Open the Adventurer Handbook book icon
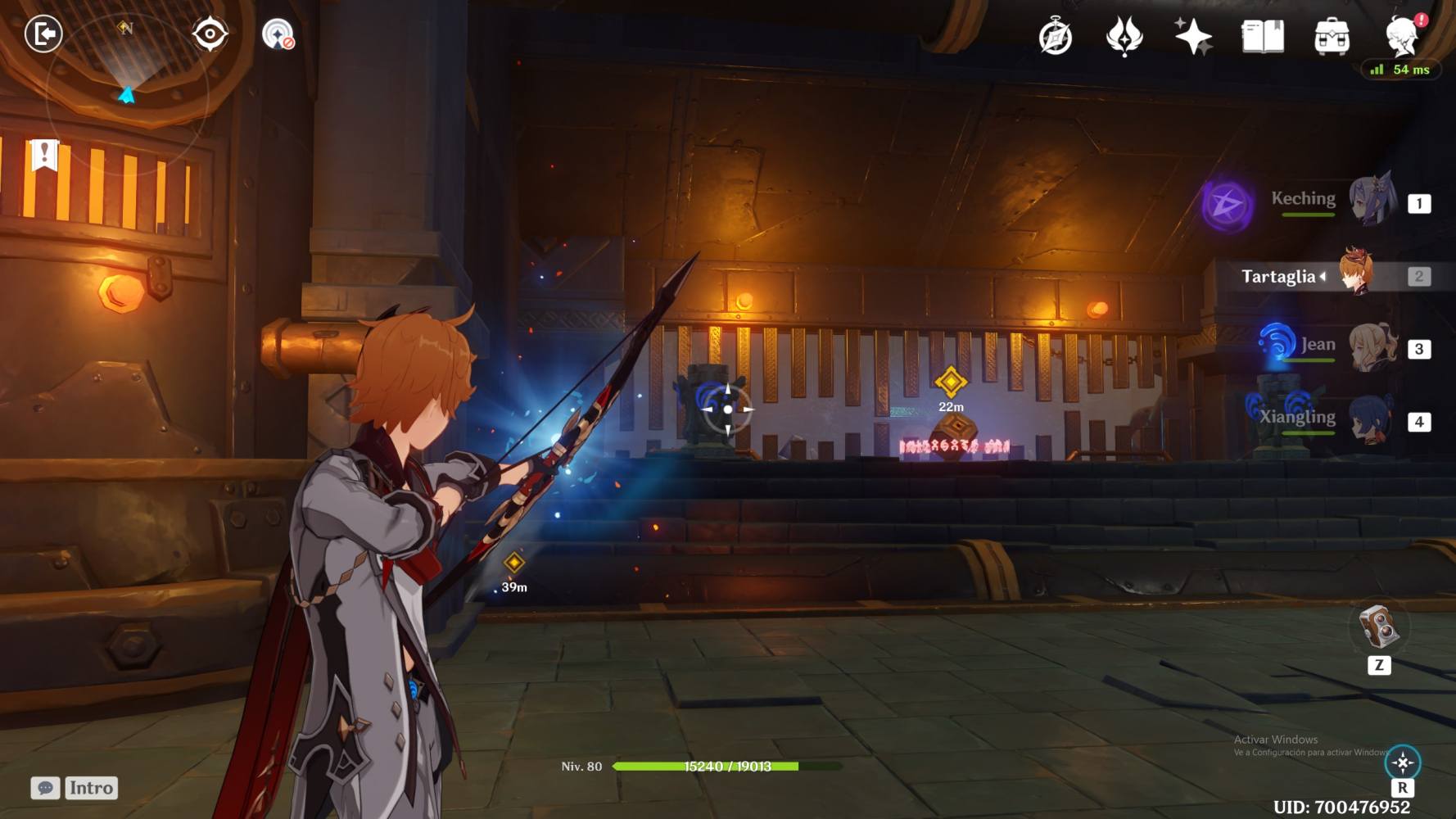The width and height of the screenshot is (1456, 819). pyautogui.click(x=1263, y=37)
